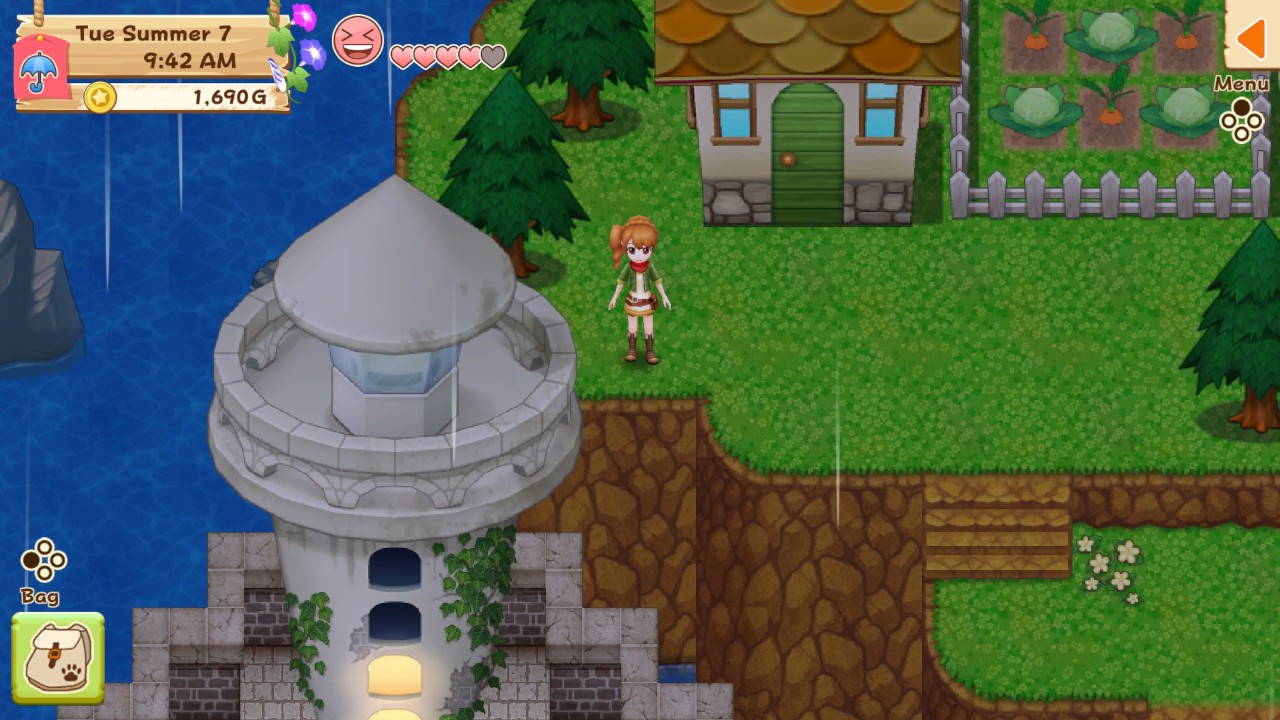Screen dimensions: 1280x720
Task: Click the orange arrow to expand the Menu panel
Action: click(x=1251, y=39)
